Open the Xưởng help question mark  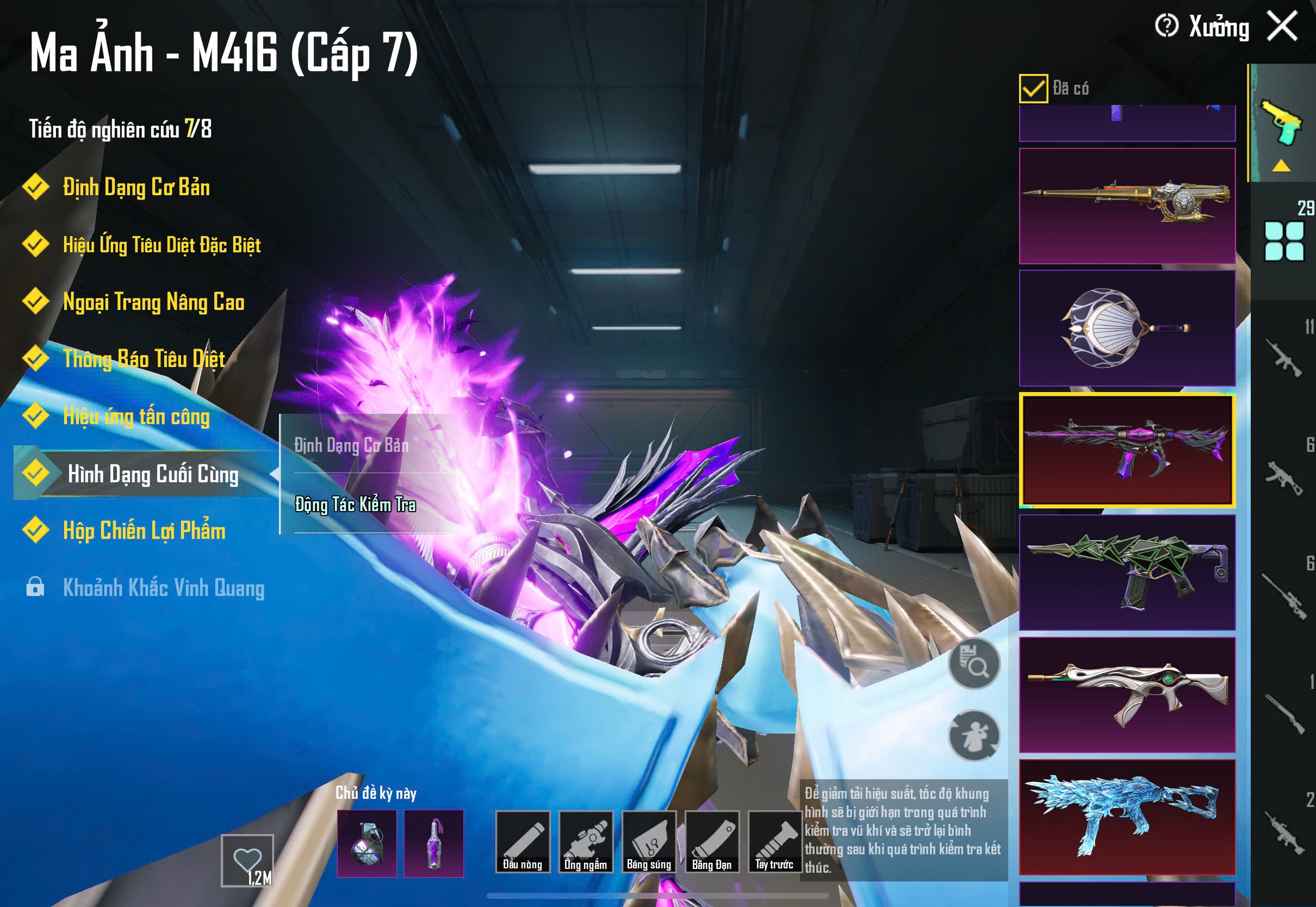1166,26
